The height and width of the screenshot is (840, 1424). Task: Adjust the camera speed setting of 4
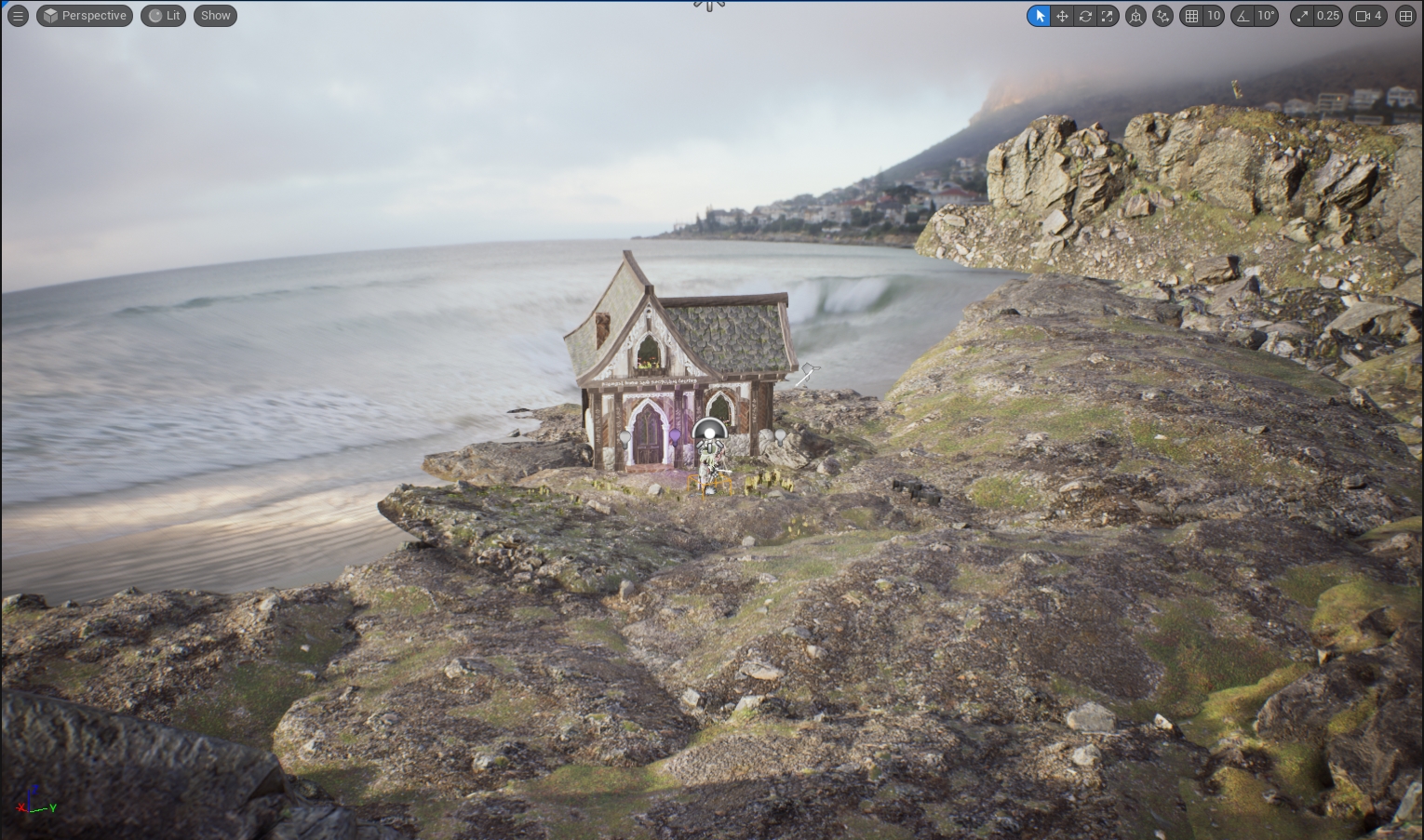click(1368, 16)
